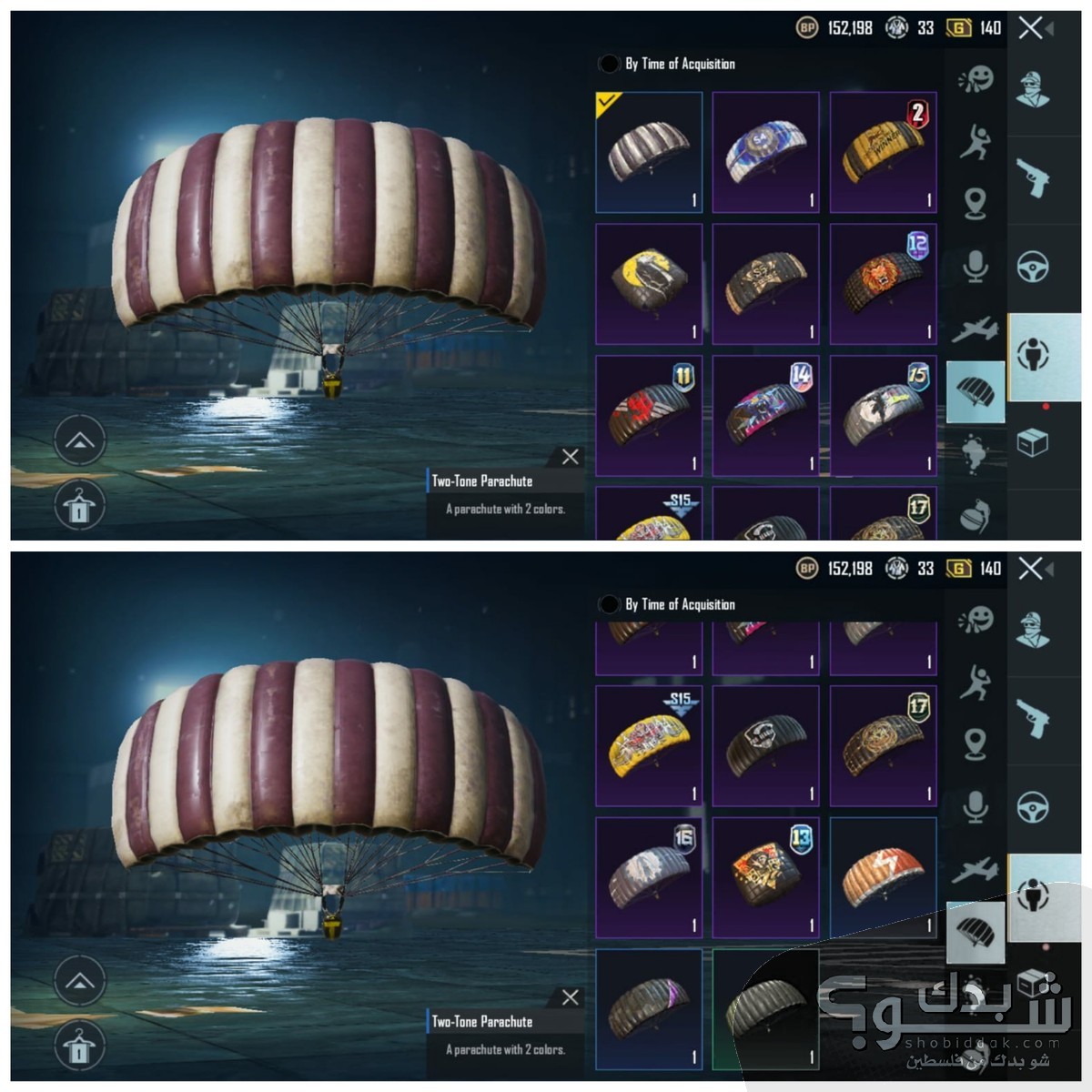Select the yellow parachute with badge 2
This screenshot has width=1092, height=1092.
883,152
